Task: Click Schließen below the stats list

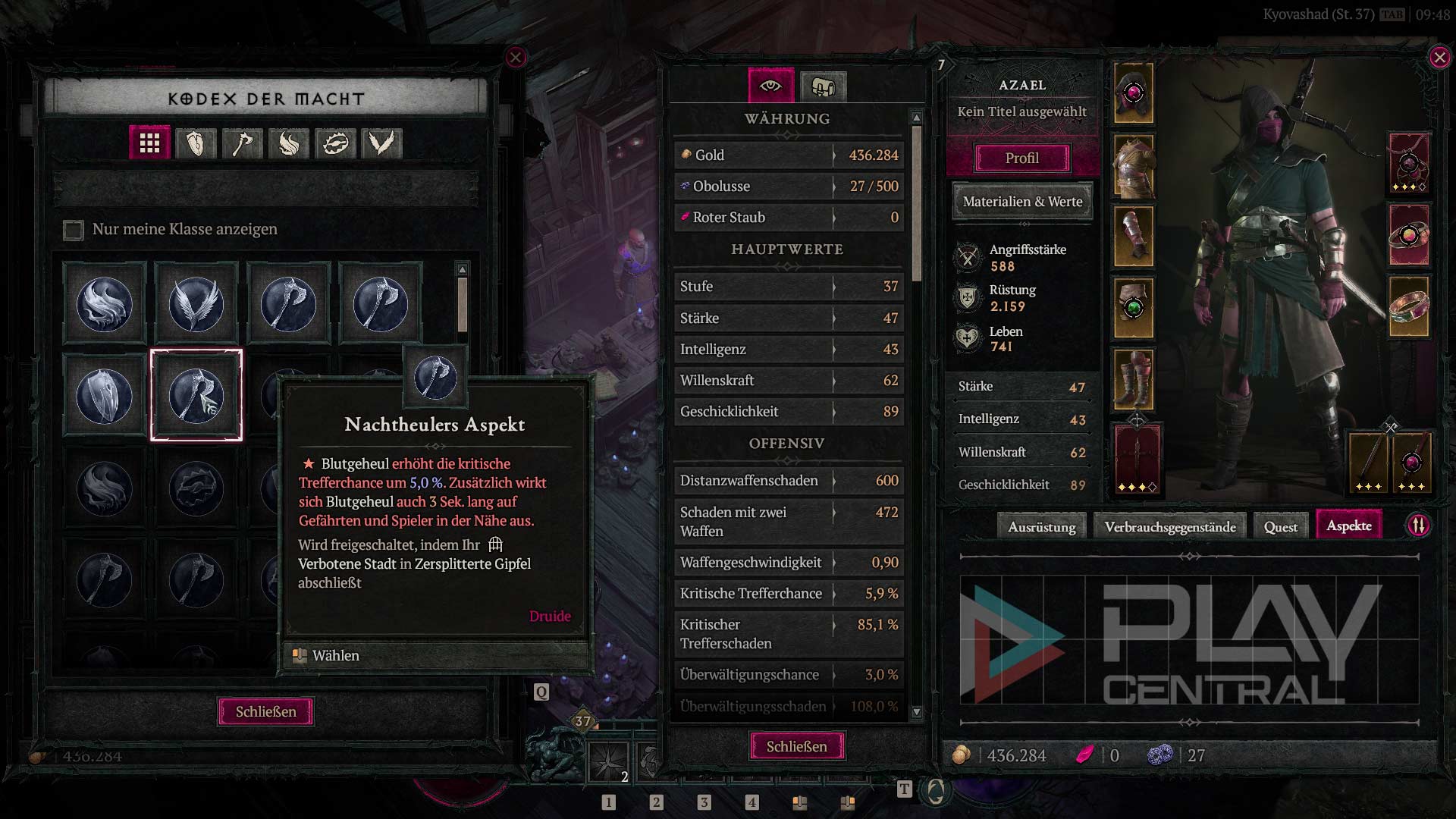Action: pyautogui.click(x=796, y=746)
